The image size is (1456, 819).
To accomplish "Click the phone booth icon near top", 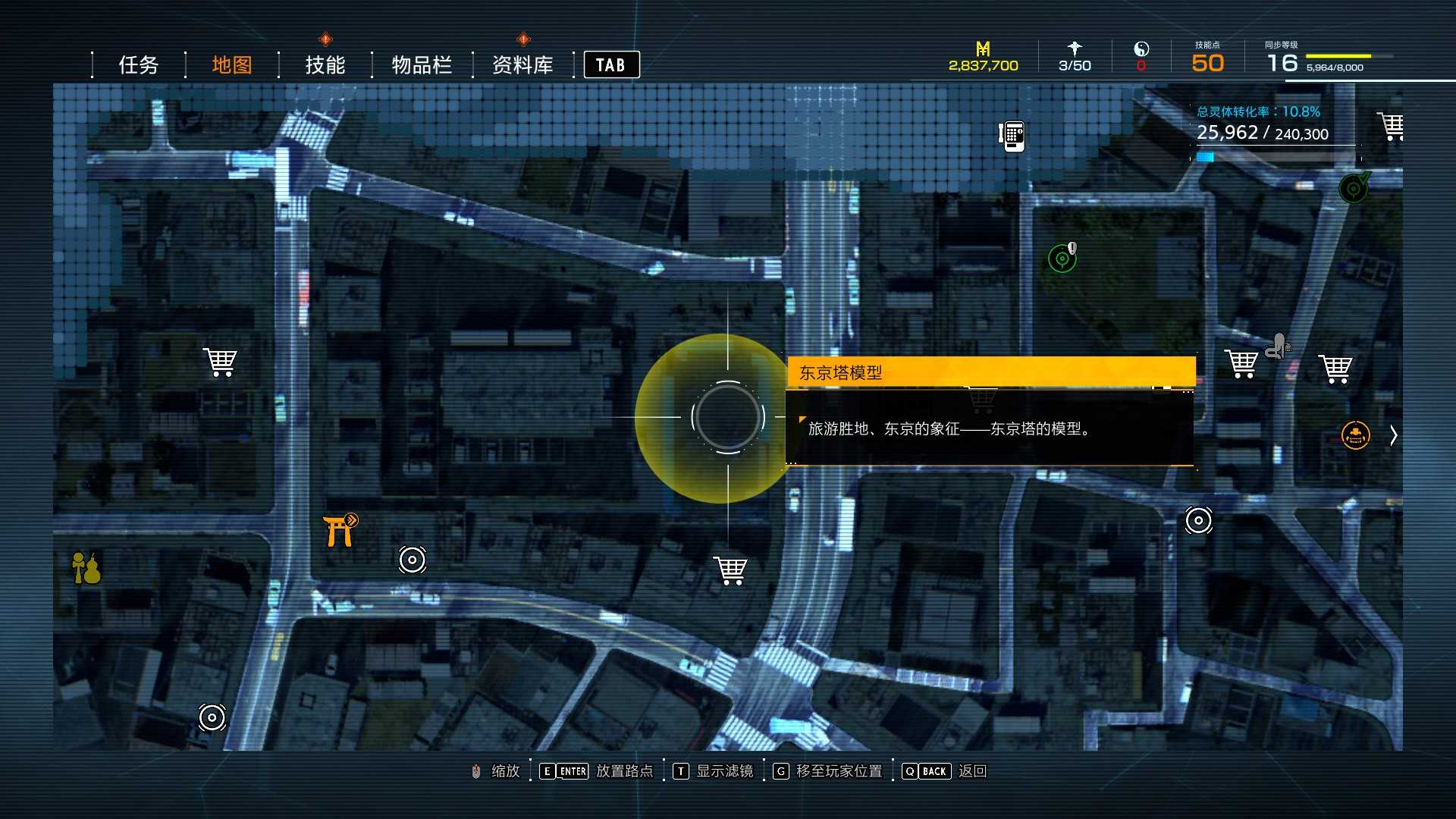I will 1011,135.
